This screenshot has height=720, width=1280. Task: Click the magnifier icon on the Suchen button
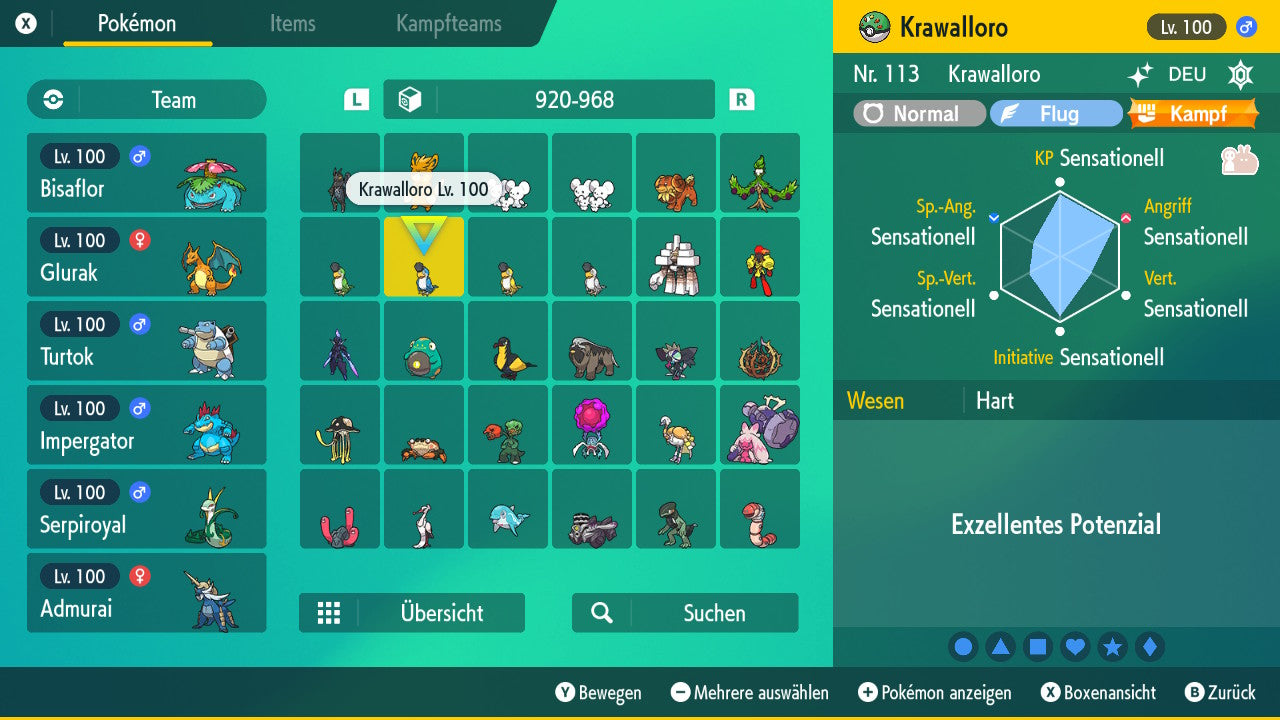[x=600, y=612]
